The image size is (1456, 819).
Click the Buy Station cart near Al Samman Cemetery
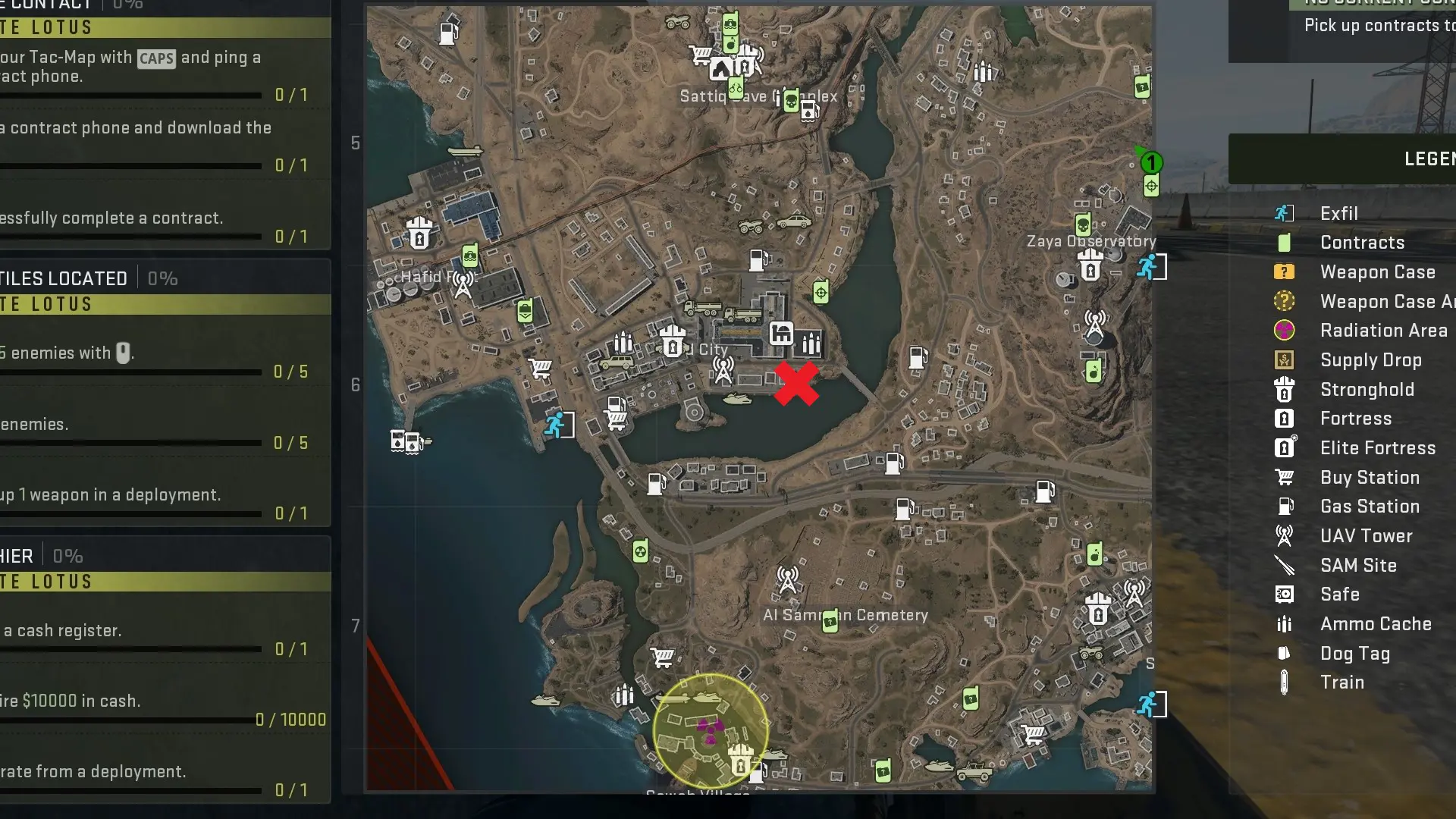664,657
